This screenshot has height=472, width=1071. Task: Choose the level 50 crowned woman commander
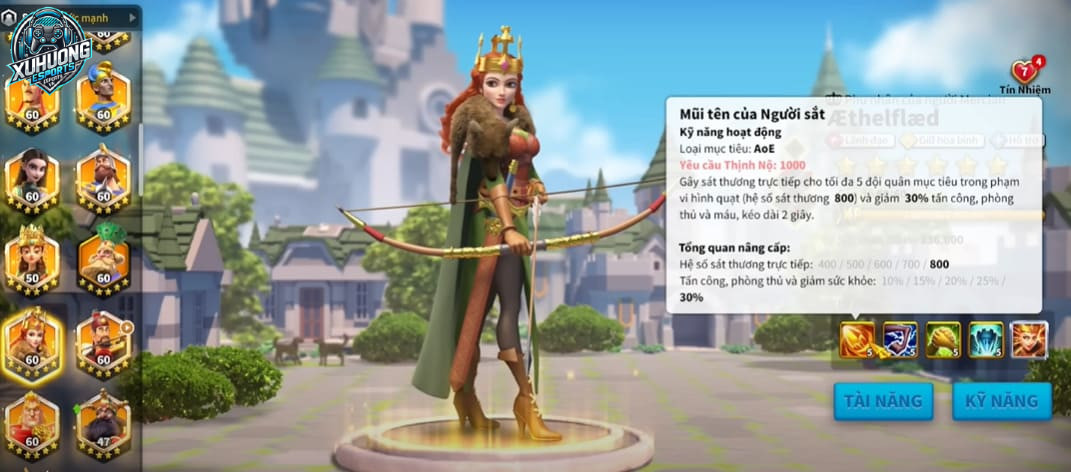[32, 257]
